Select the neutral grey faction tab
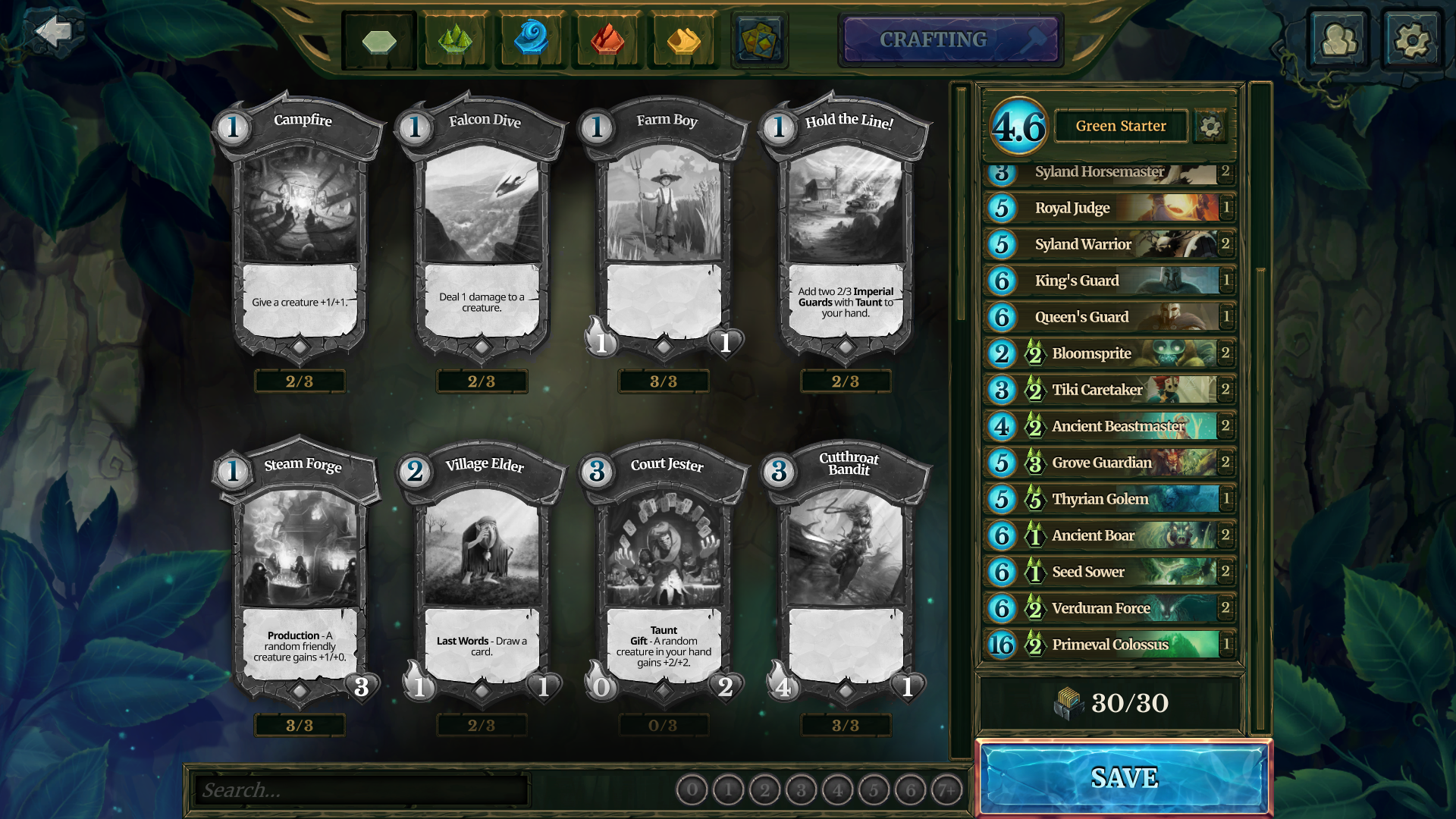Screen dimensions: 1456x819 click(x=379, y=41)
